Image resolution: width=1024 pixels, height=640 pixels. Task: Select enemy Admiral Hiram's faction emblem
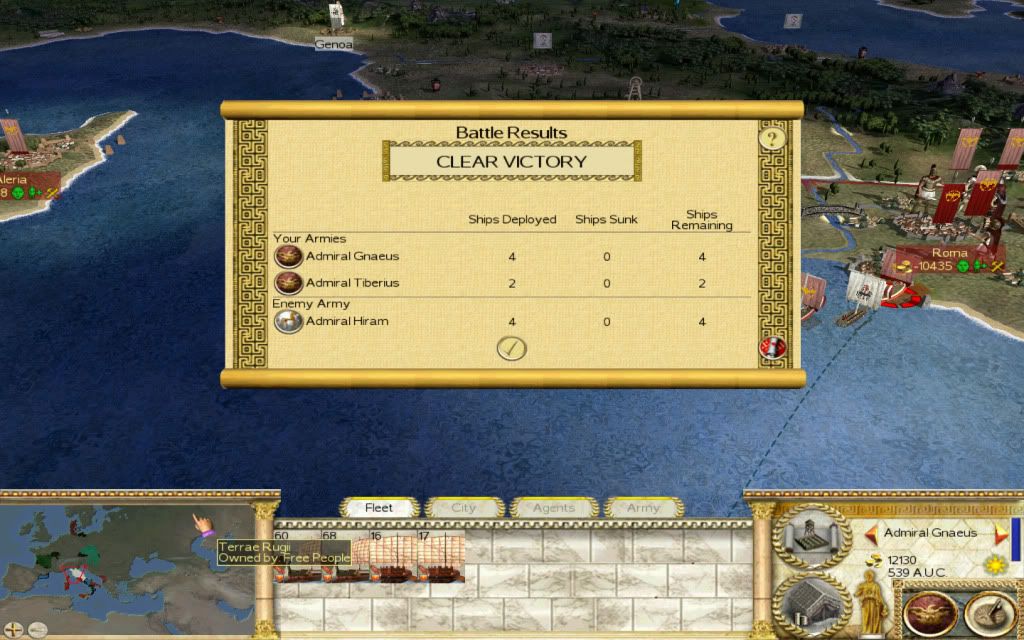[288, 321]
